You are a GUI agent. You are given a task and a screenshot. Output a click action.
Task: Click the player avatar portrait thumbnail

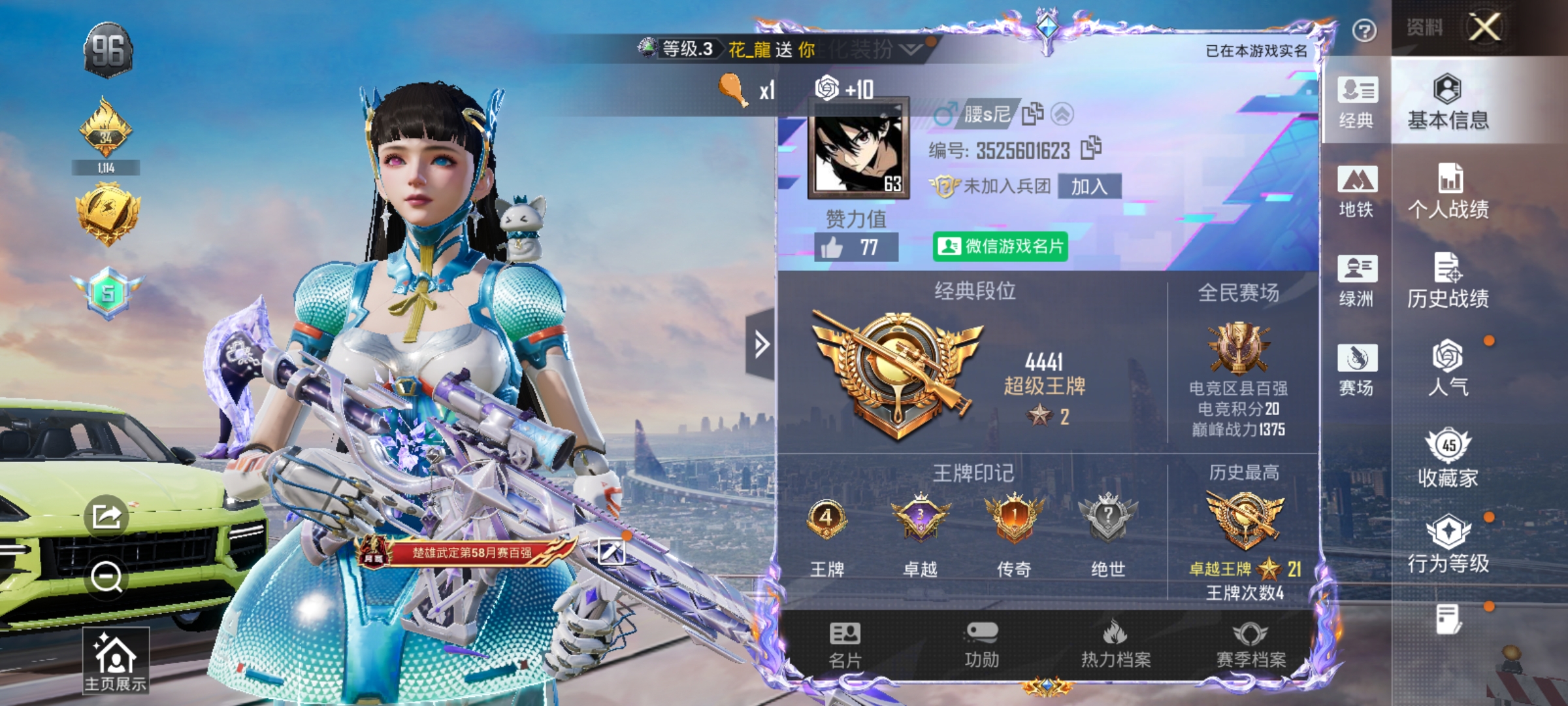pyautogui.click(x=857, y=147)
